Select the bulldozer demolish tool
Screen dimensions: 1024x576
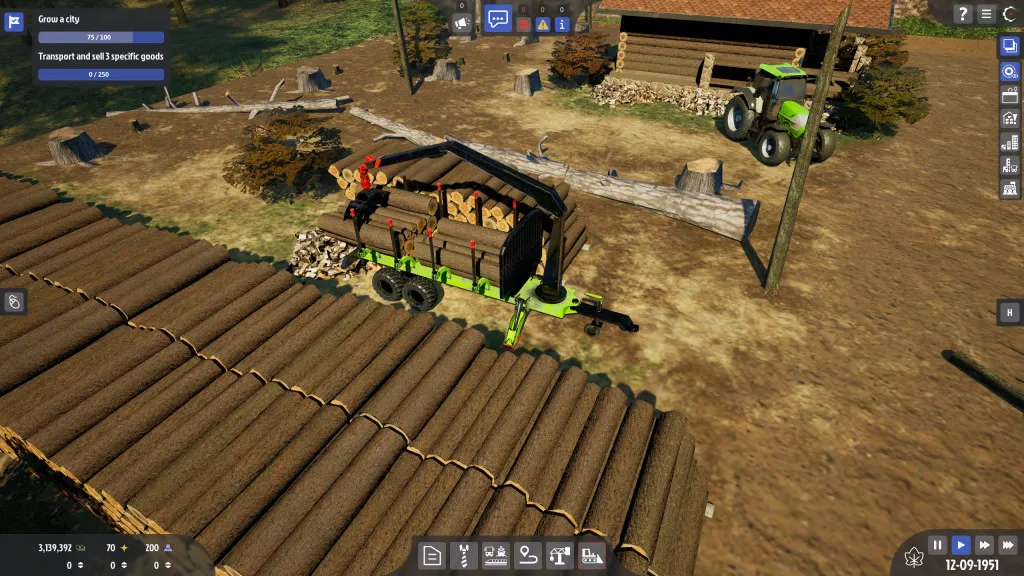tap(591, 556)
